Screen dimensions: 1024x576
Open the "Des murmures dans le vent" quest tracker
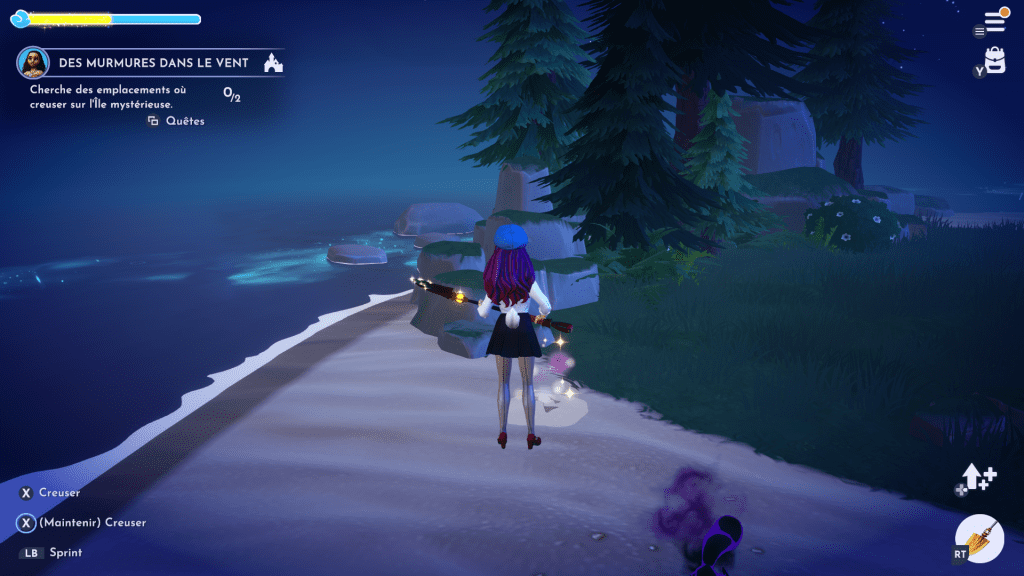pyautogui.click(x=153, y=63)
